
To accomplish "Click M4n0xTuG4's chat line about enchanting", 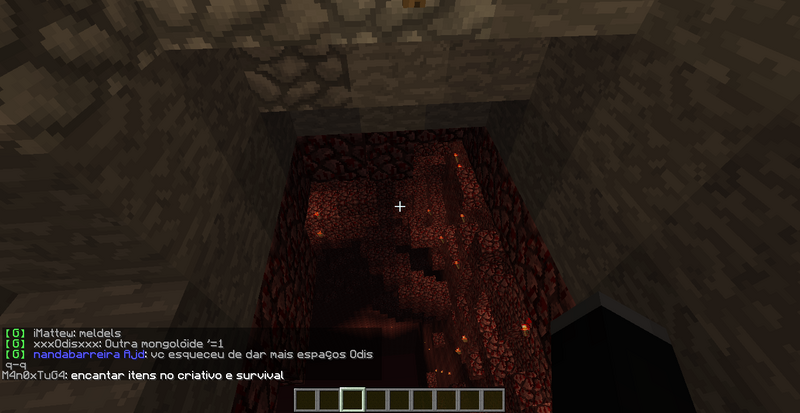I will [x=142, y=375].
